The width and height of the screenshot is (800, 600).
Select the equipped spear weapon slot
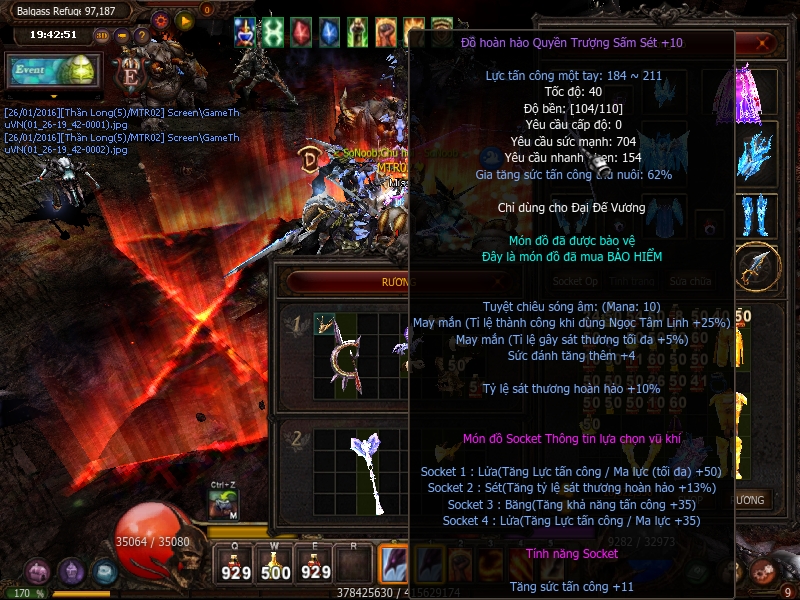tap(756, 264)
